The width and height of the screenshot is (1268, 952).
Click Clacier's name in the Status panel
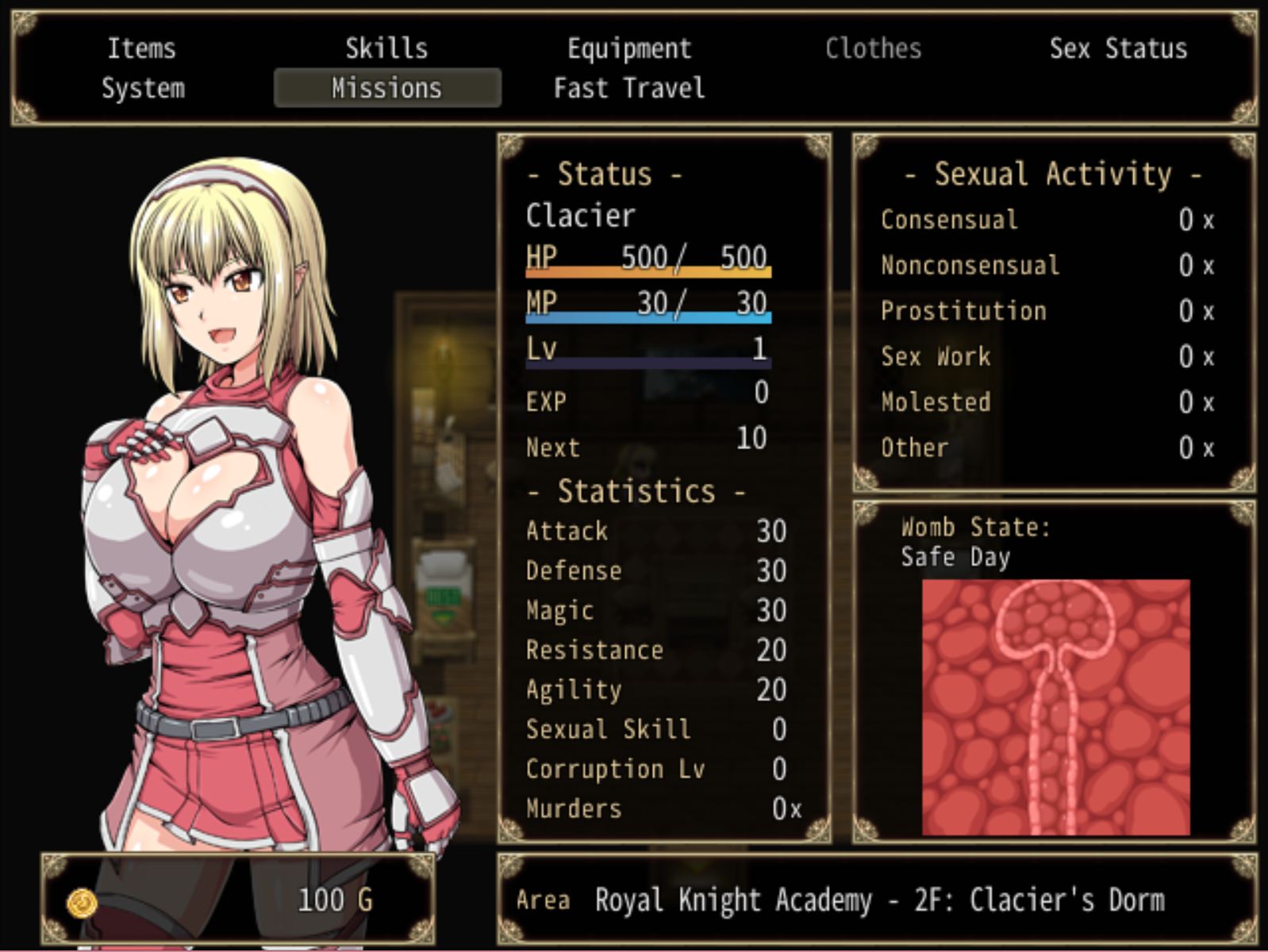click(580, 215)
